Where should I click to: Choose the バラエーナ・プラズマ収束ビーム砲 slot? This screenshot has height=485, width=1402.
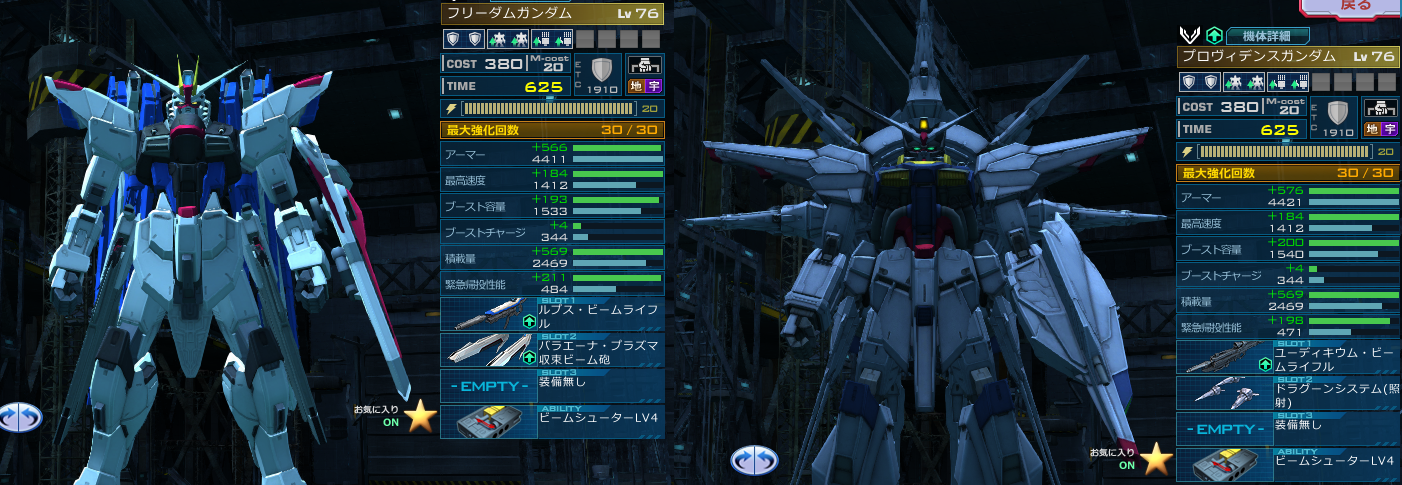pyautogui.click(x=551, y=350)
